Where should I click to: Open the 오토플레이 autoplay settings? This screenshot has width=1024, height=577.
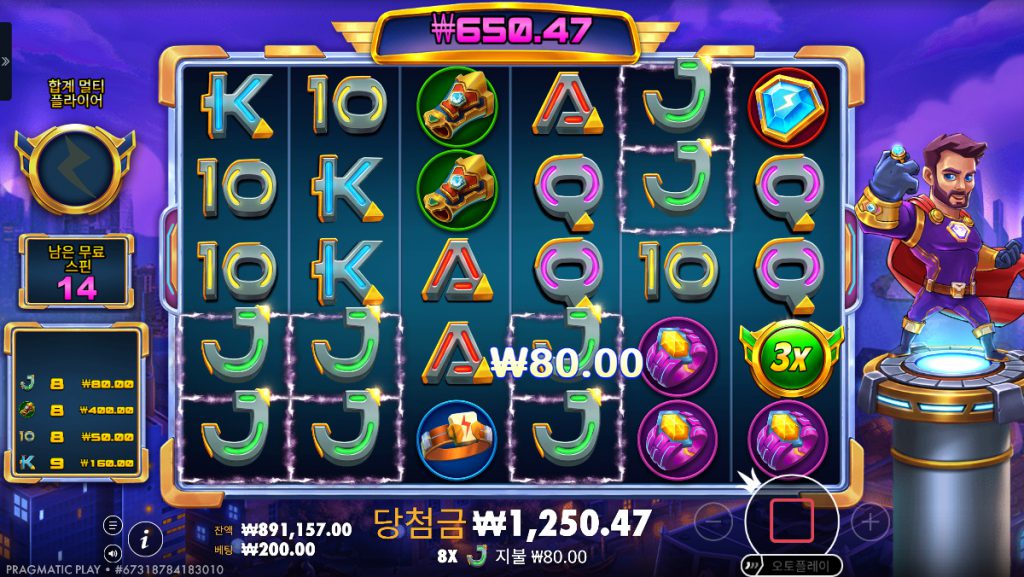click(797, 565)
